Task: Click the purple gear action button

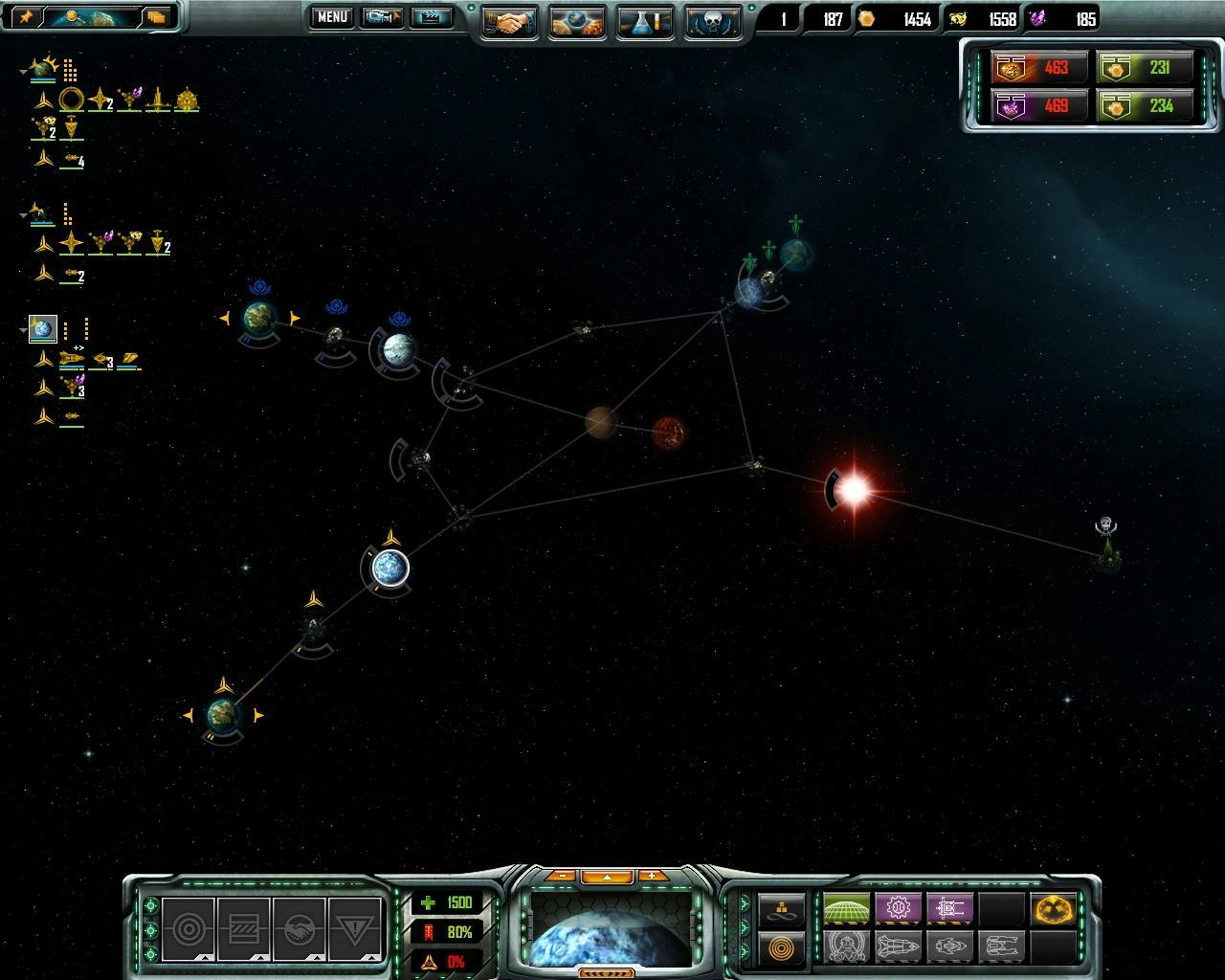Action: (x=898, y=907)
